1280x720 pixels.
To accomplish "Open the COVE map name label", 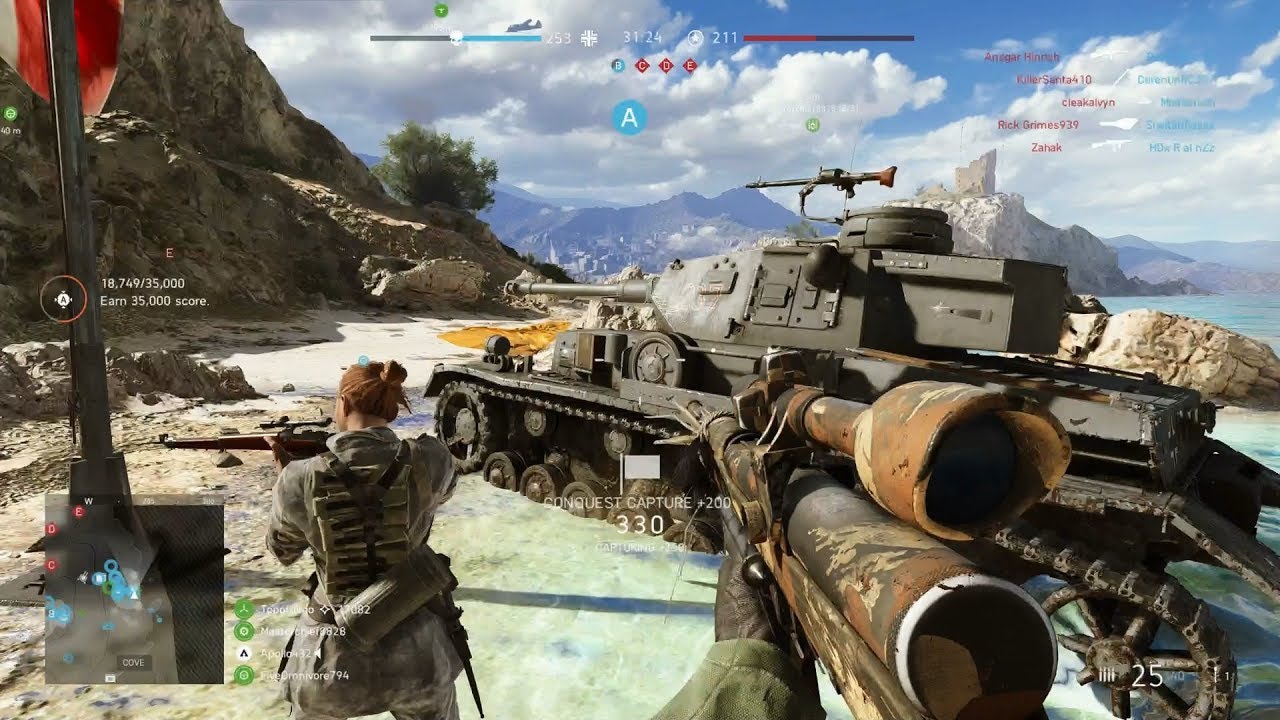I will click(133, 661).
